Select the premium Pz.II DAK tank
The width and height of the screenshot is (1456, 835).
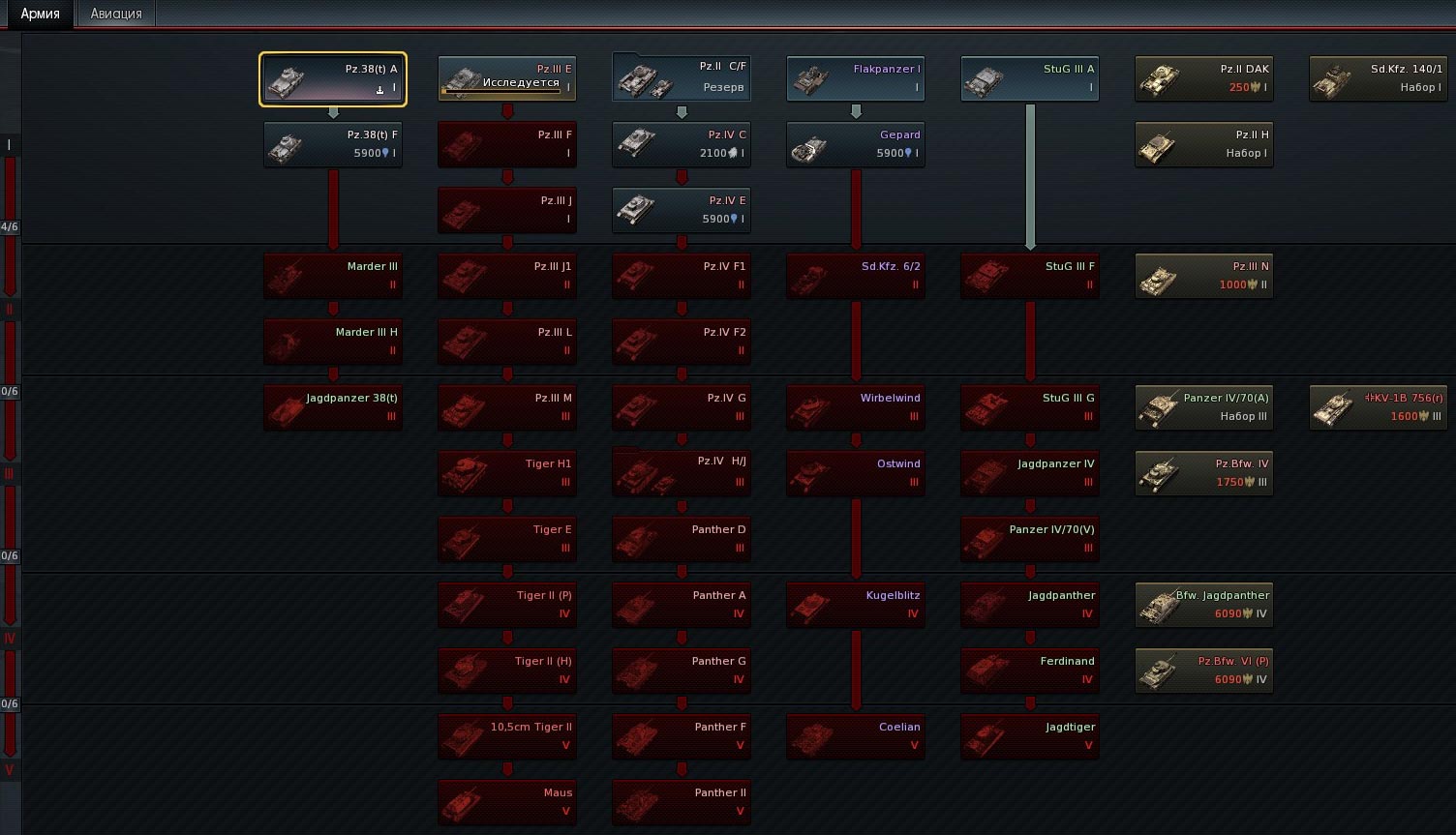pyautogui.click(x=1204, y=79)
